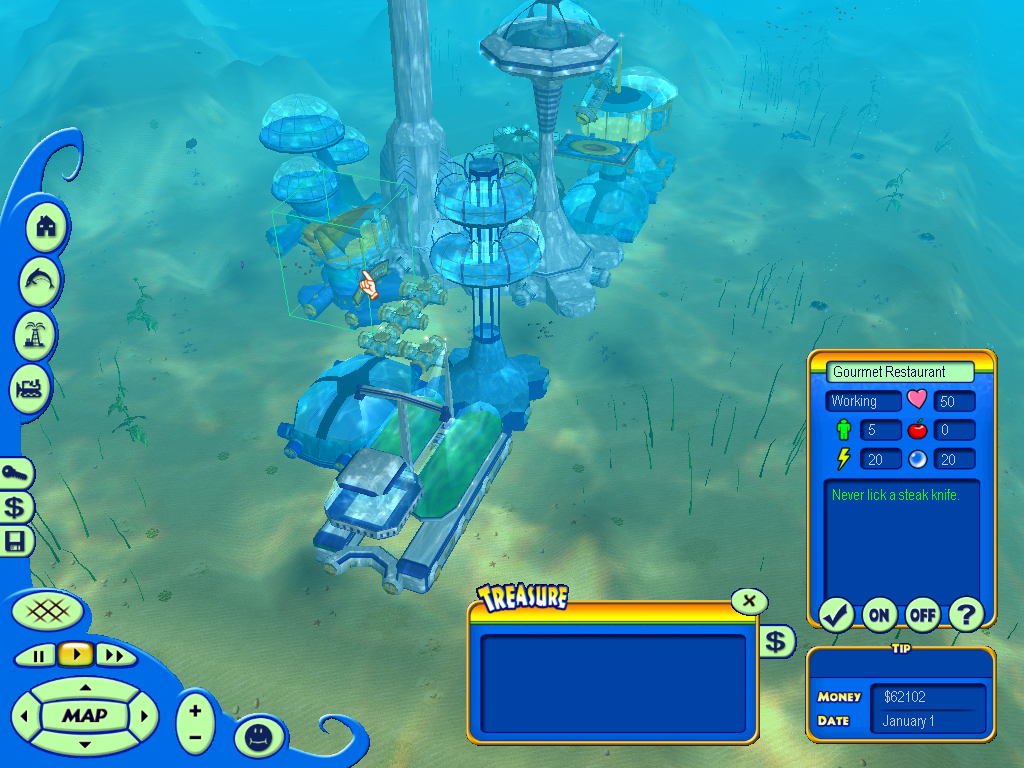This screenshot has height=768, width=1024.
Task: Zoom in with the plus button
Action: 195,711
